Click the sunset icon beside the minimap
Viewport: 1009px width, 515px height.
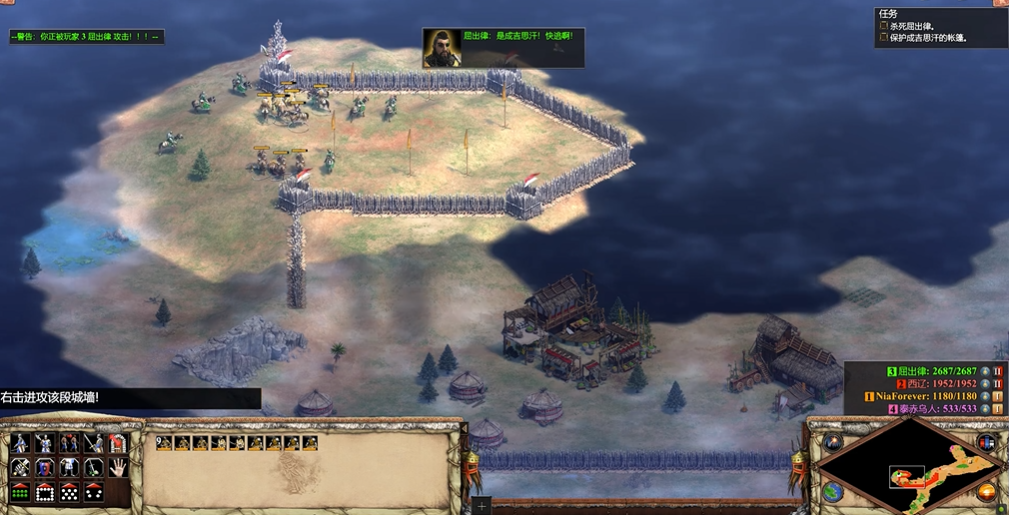988,492
